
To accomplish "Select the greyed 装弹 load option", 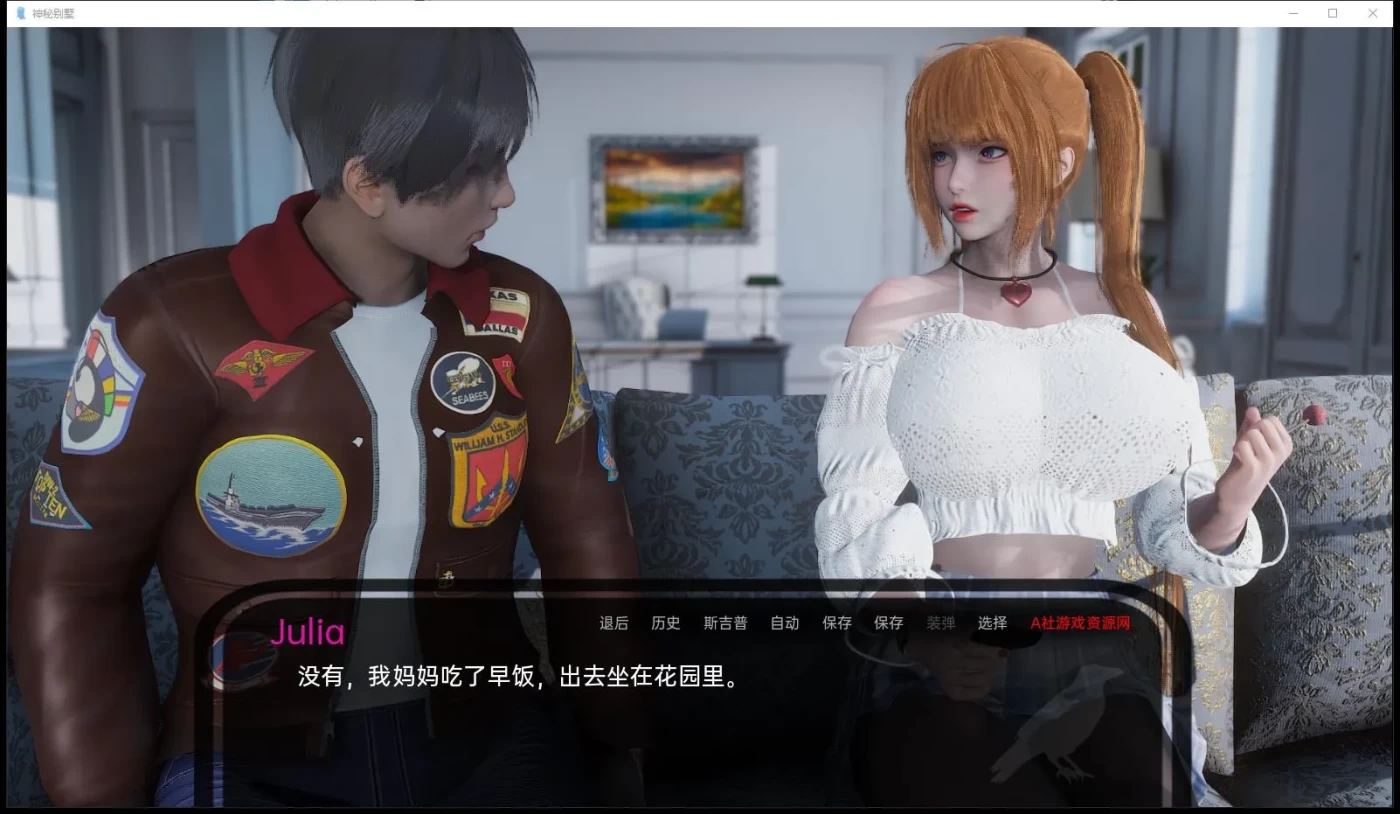I will [x=940, y=623].
